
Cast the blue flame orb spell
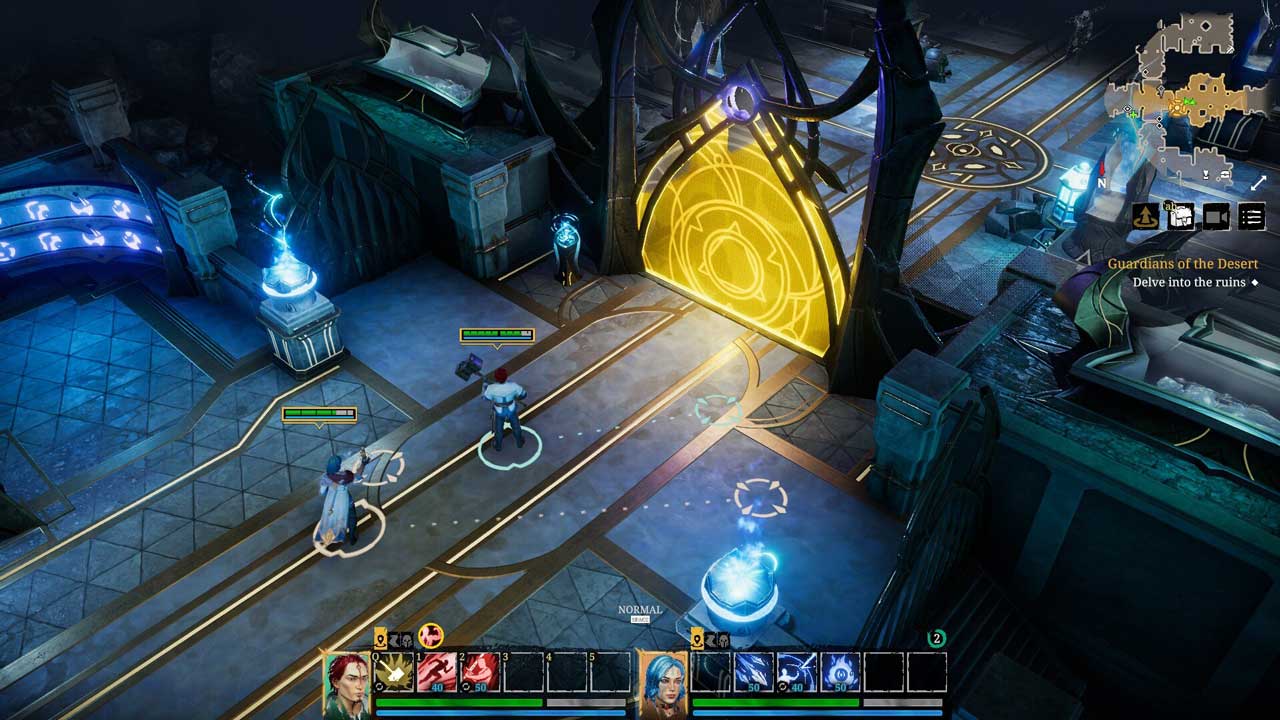(x=841, y=672)
